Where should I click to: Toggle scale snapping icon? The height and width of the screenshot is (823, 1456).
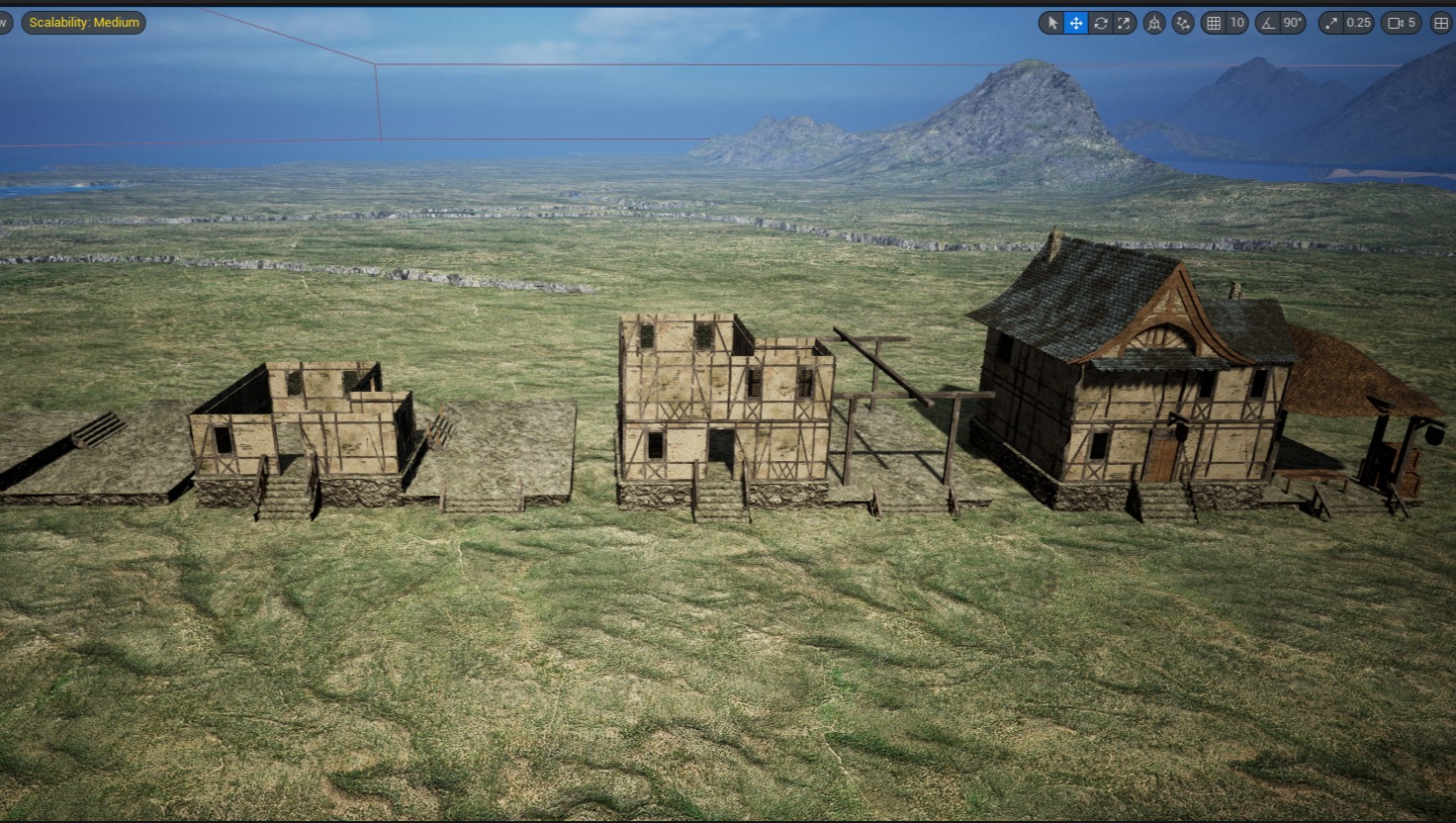click(x=1332, y=23)
